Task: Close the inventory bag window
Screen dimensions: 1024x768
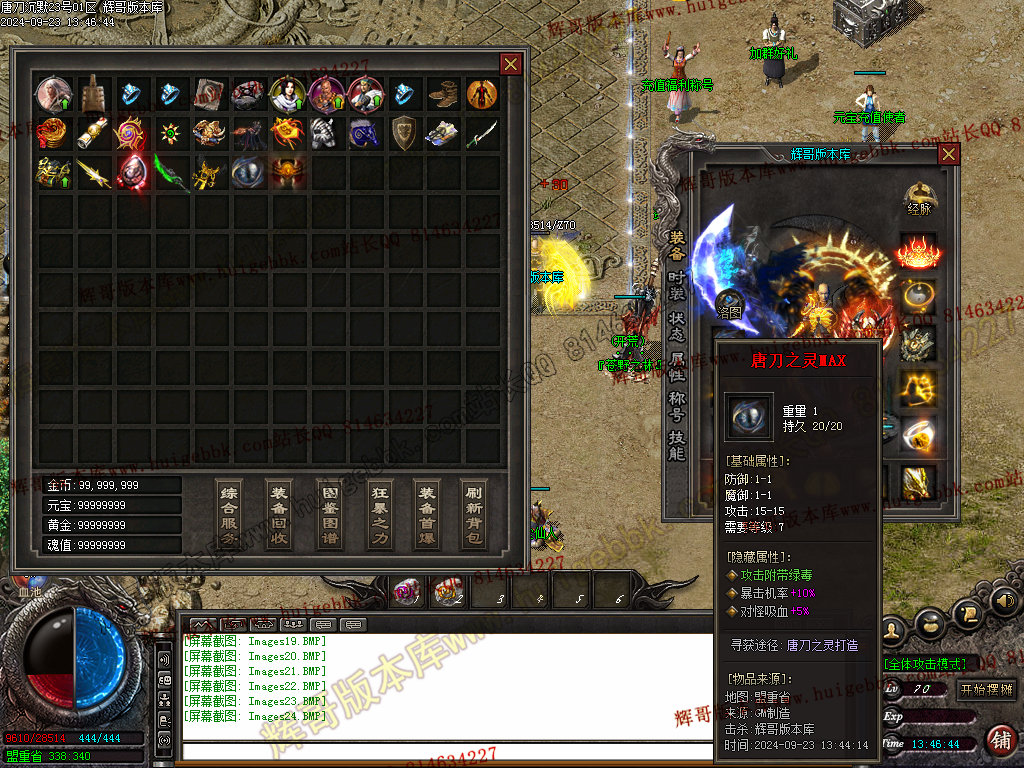Action: pos(510,65)
